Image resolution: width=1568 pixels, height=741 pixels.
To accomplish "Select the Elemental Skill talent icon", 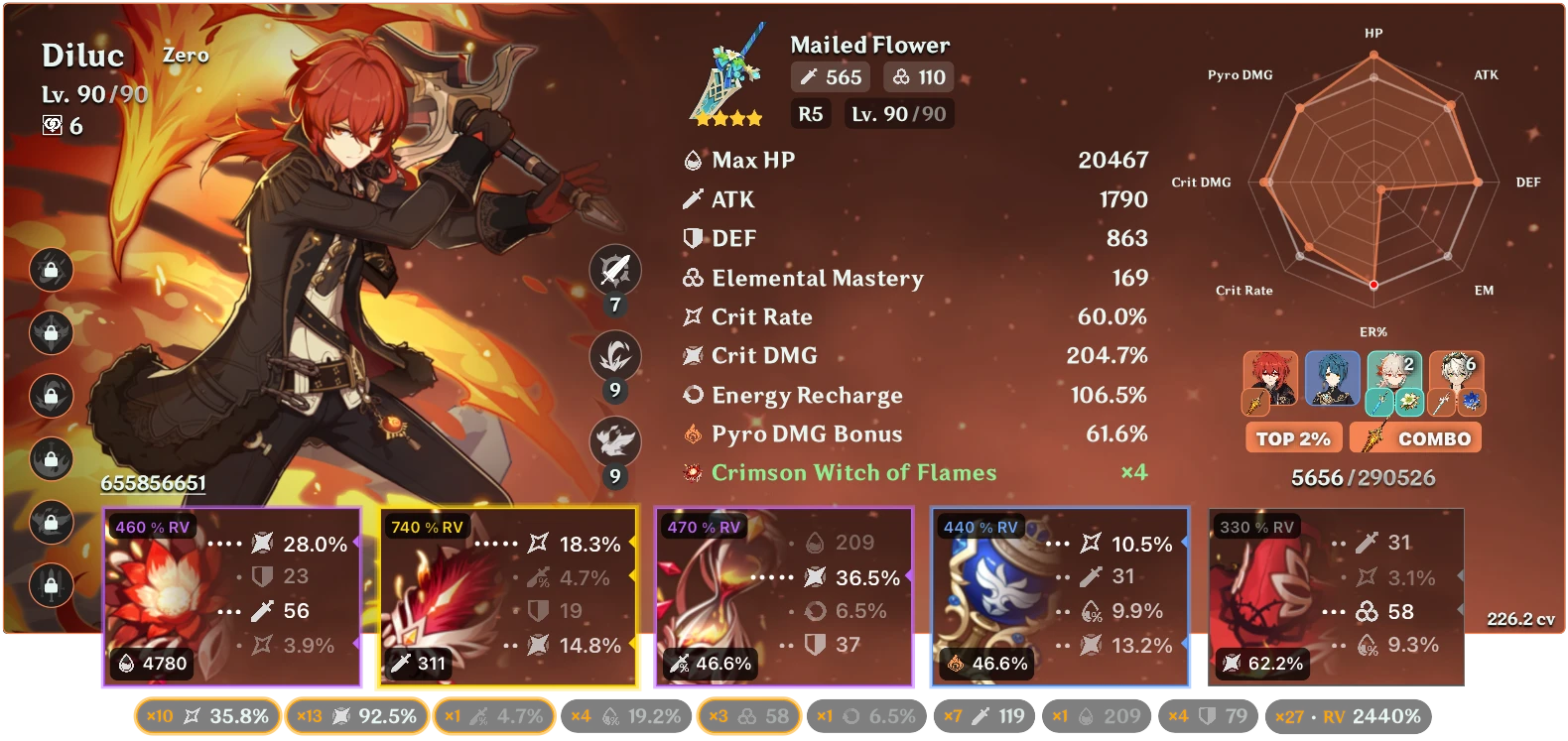I will coord(614,356).
